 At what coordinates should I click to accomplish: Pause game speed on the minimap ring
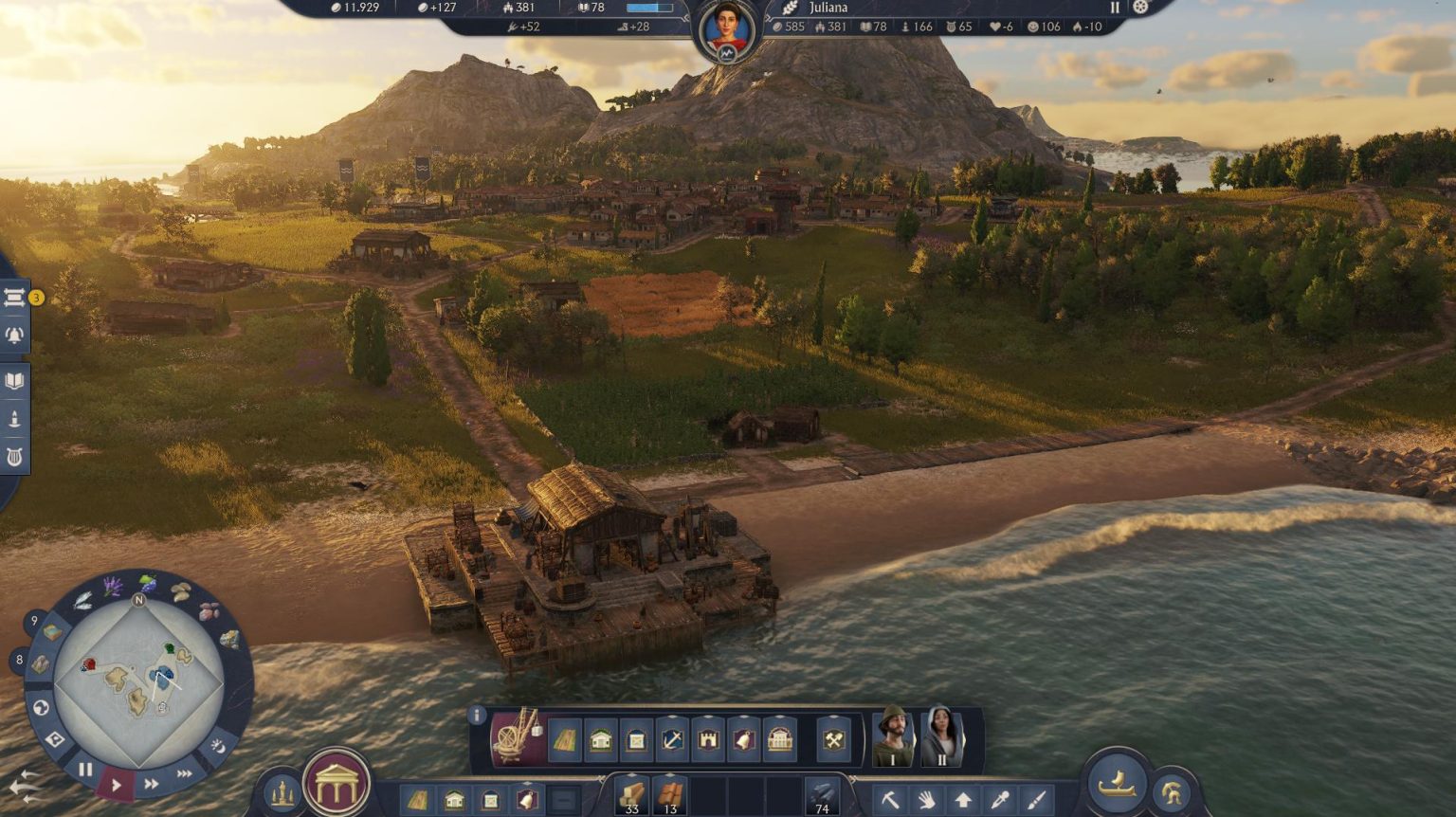(85, 770)
